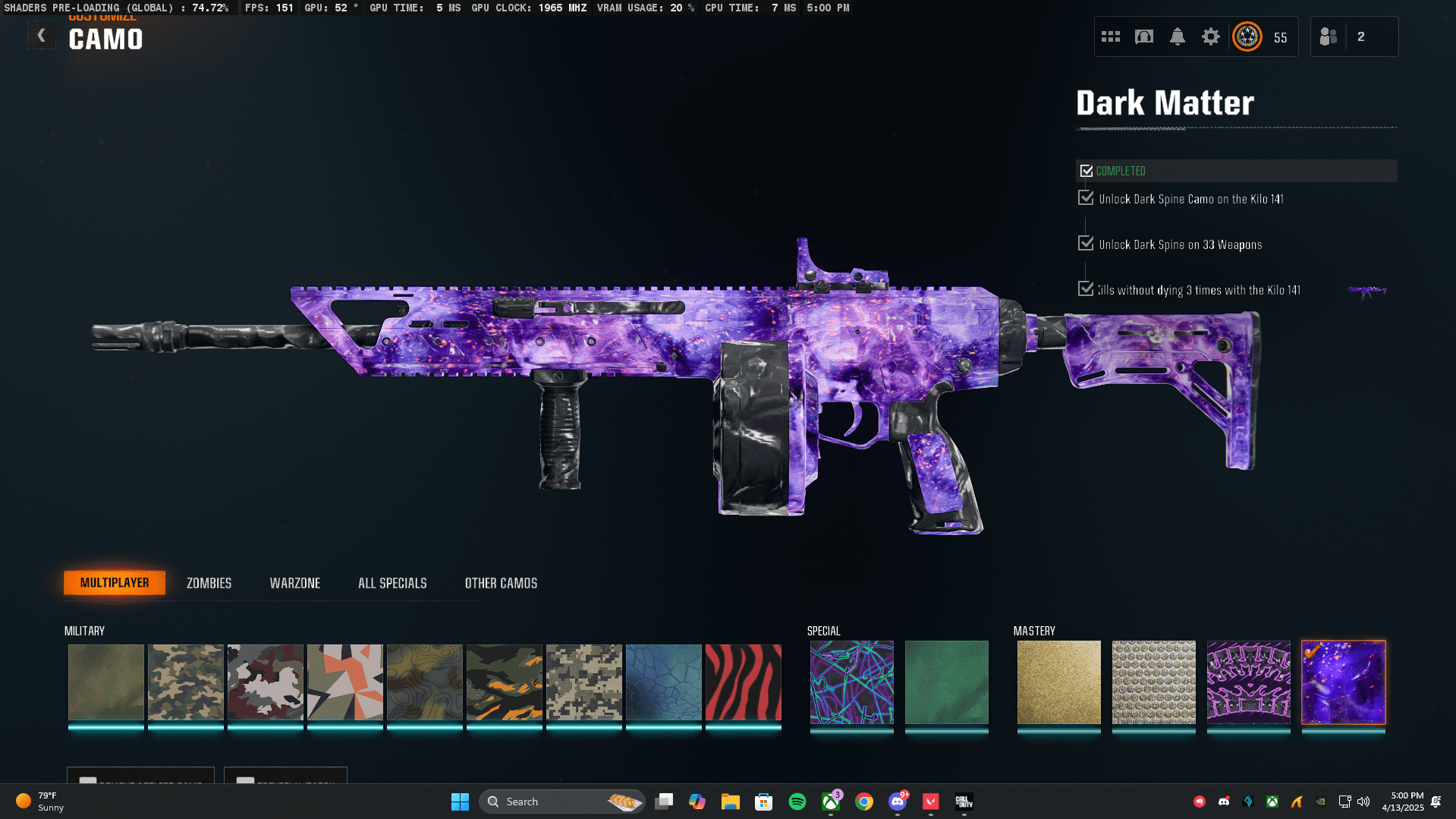Check the Unlock Dark Spine Camo Kilo 141 box
1456x819 pixels.
[1086, 198]
